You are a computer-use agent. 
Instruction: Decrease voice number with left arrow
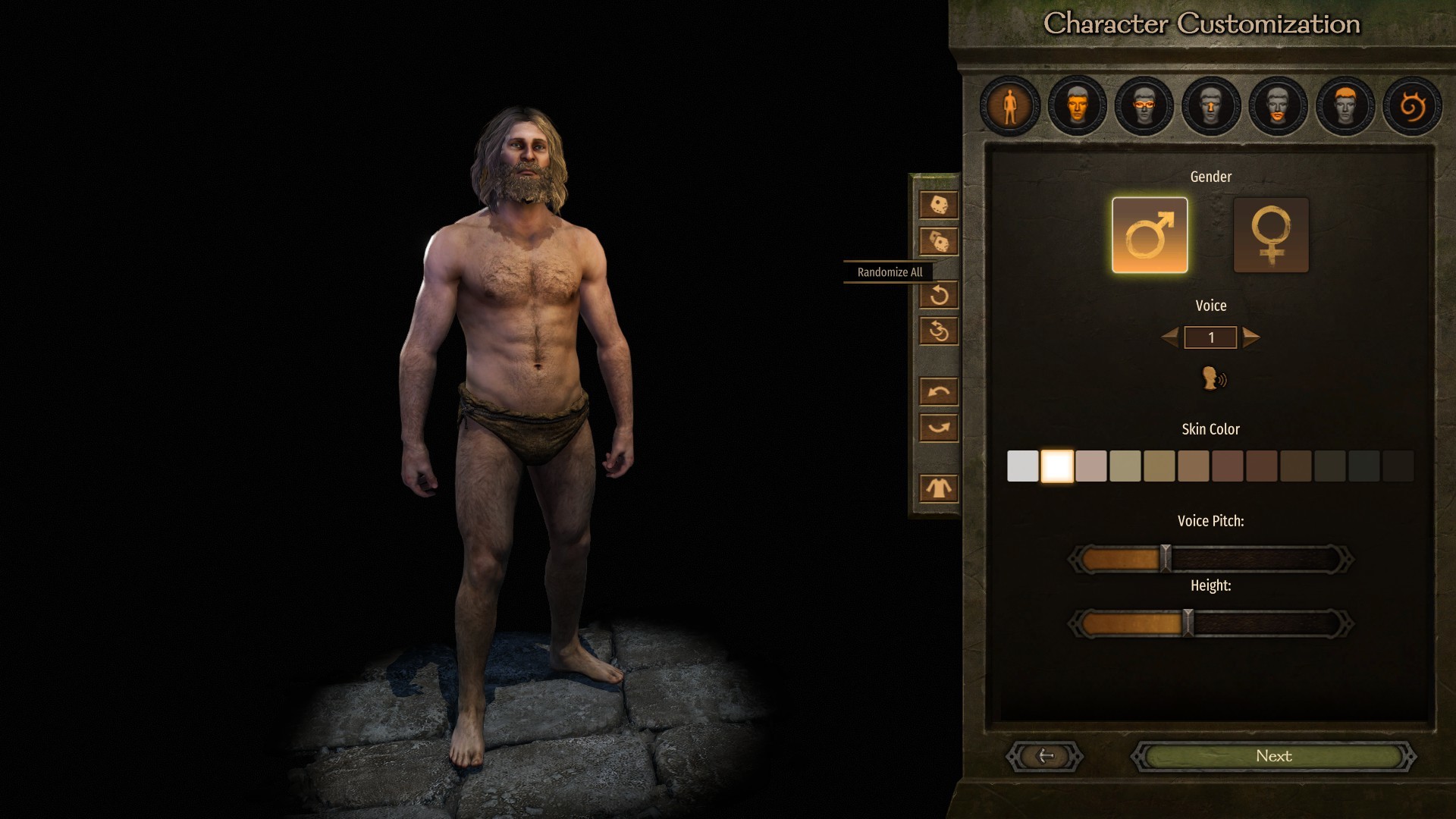[1170, 337]
